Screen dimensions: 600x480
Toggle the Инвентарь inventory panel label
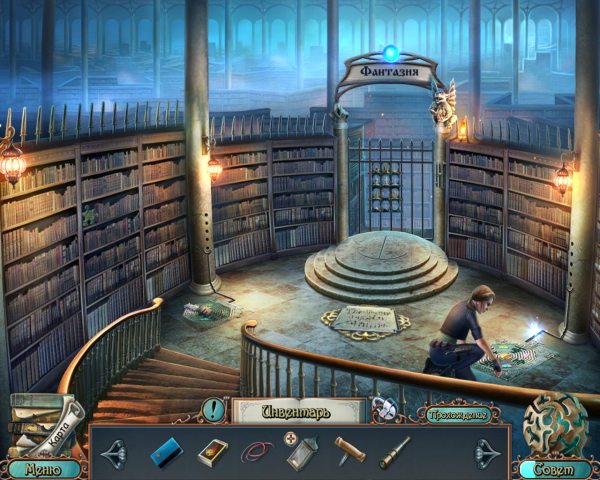coord(296,409)
